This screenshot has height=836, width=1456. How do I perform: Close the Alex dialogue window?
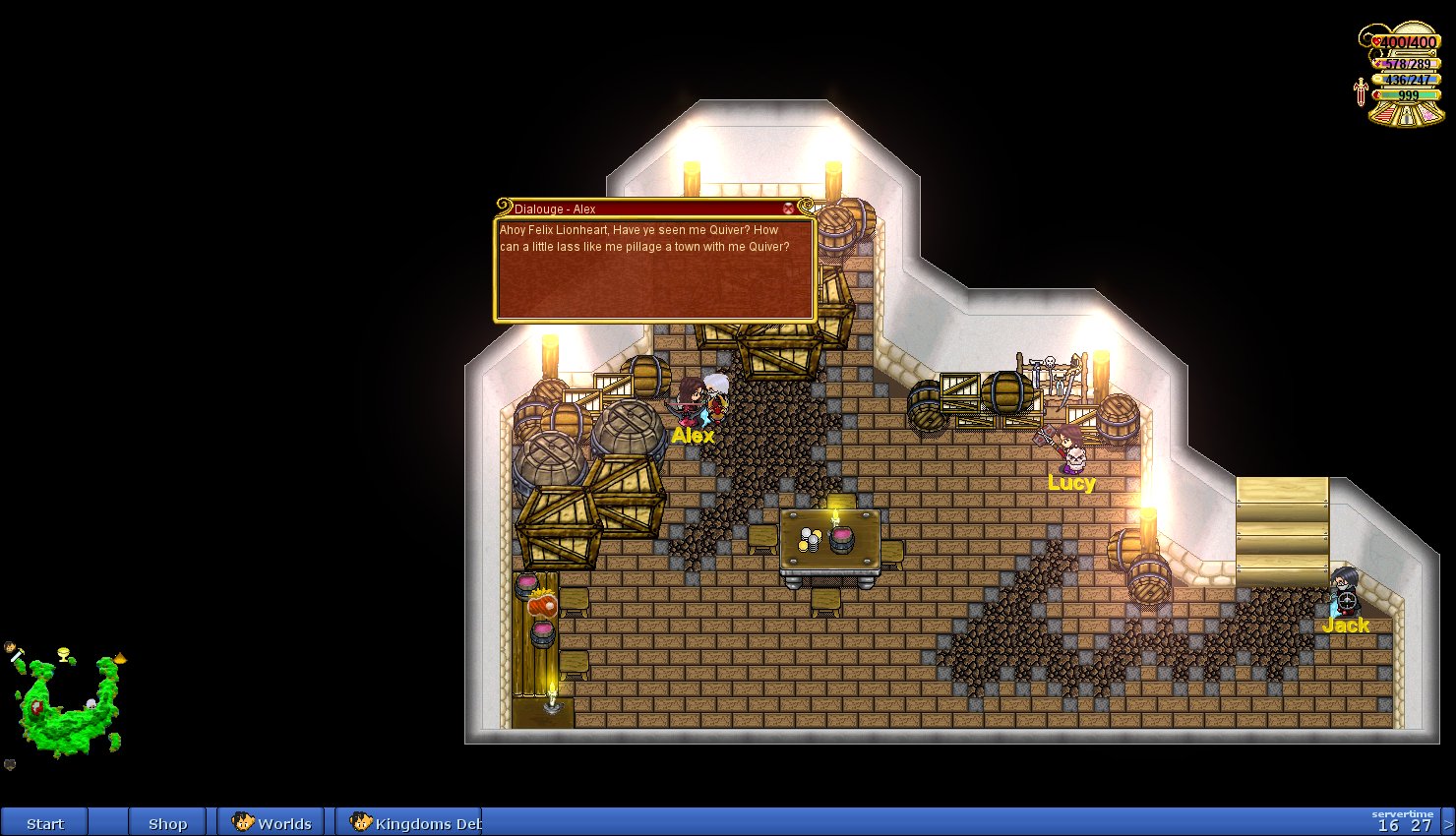point(788,209)
